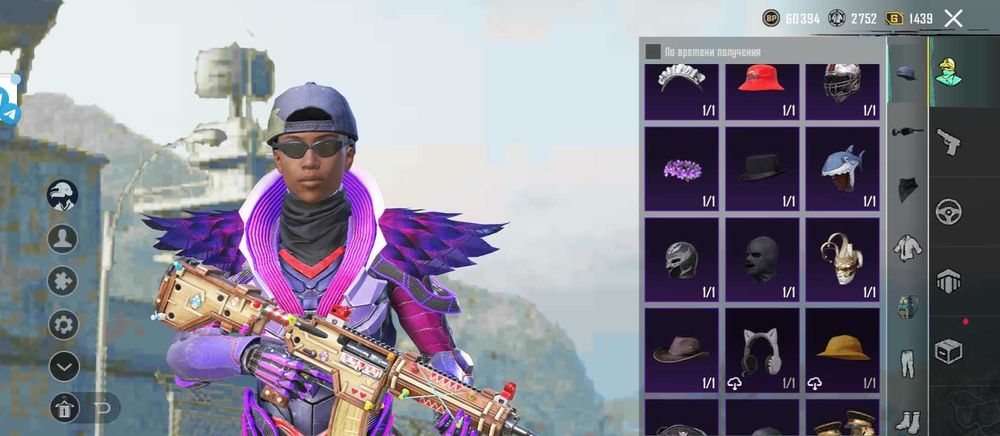Switch to the headwear cap category
Image resolution: width=1000 pixels, height=436 pixels.
tap(905, 73)
